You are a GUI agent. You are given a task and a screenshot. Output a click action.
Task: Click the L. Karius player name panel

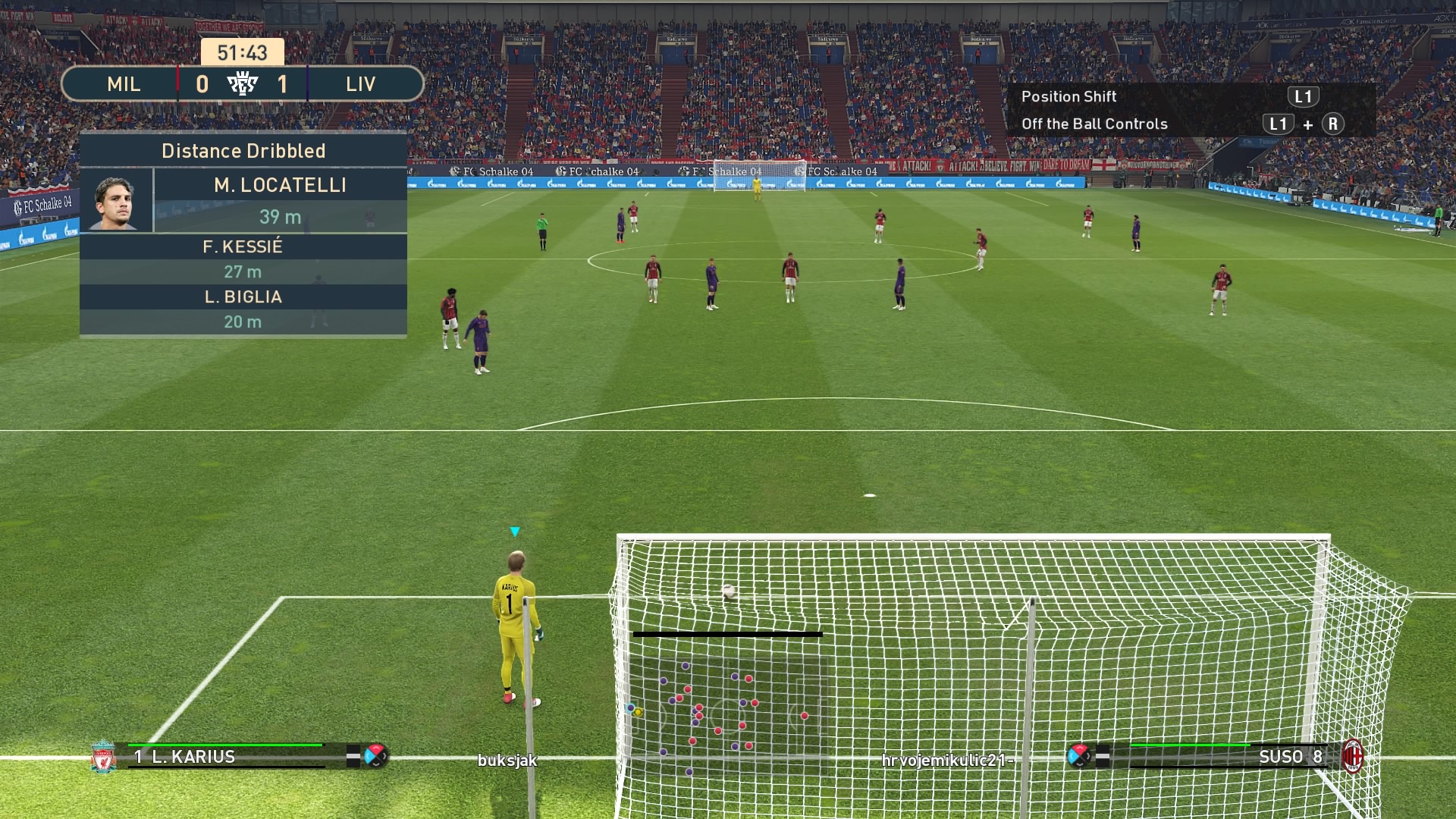click(x=227, y=756)
